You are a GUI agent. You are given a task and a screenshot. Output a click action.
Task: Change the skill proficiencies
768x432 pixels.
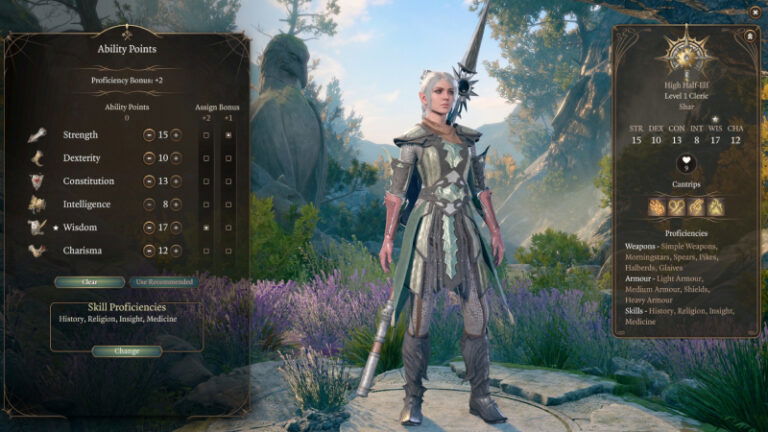pos(127,351)
